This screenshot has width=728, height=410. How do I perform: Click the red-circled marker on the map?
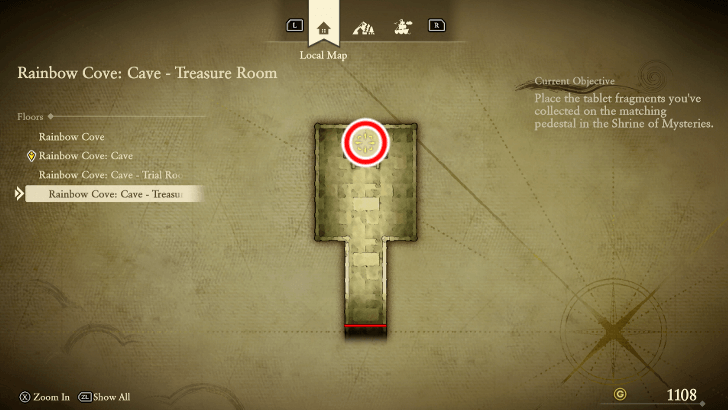[x=365, y=144]
